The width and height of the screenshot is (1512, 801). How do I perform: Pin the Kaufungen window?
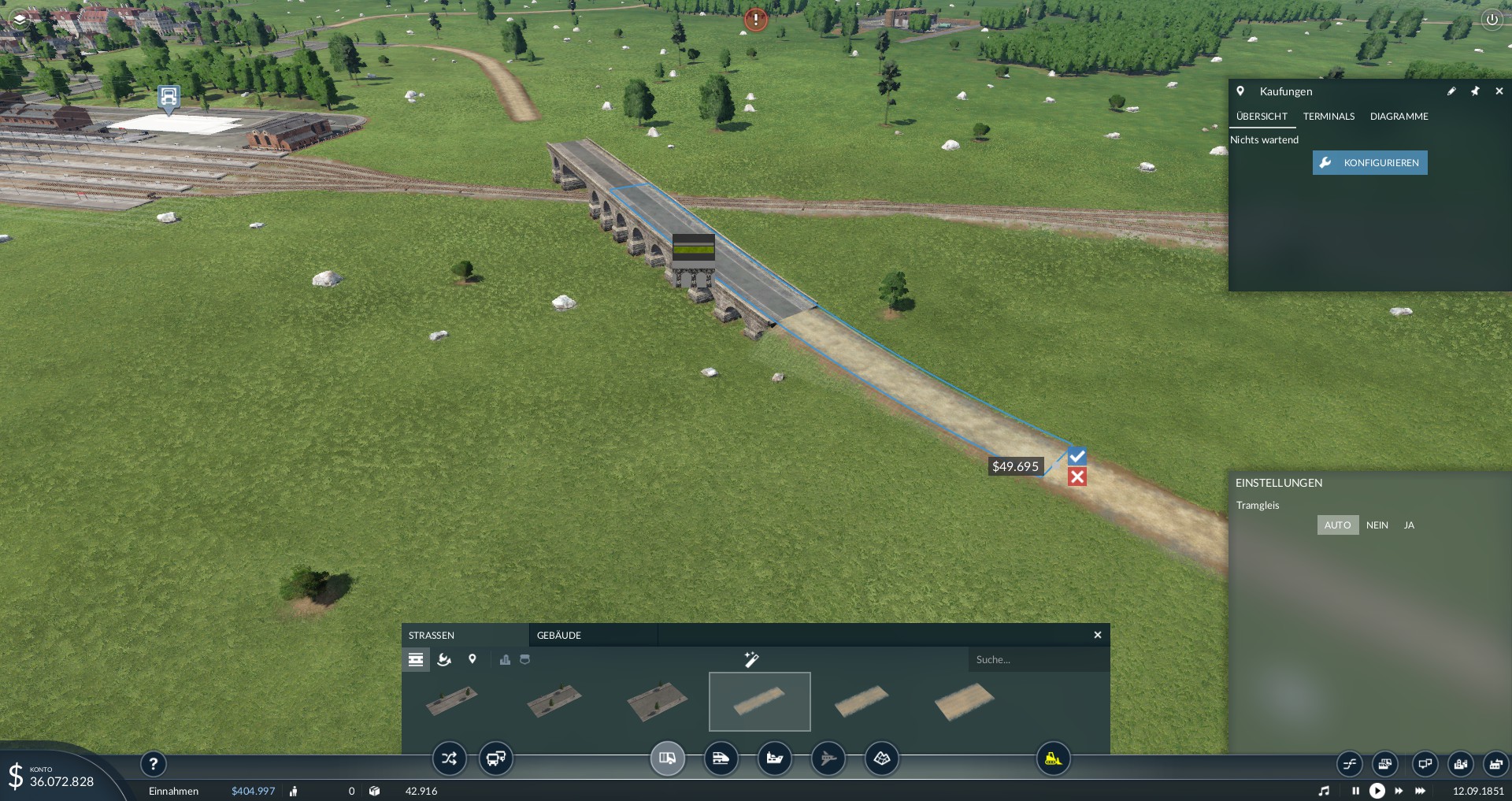tap(1475, 91)
